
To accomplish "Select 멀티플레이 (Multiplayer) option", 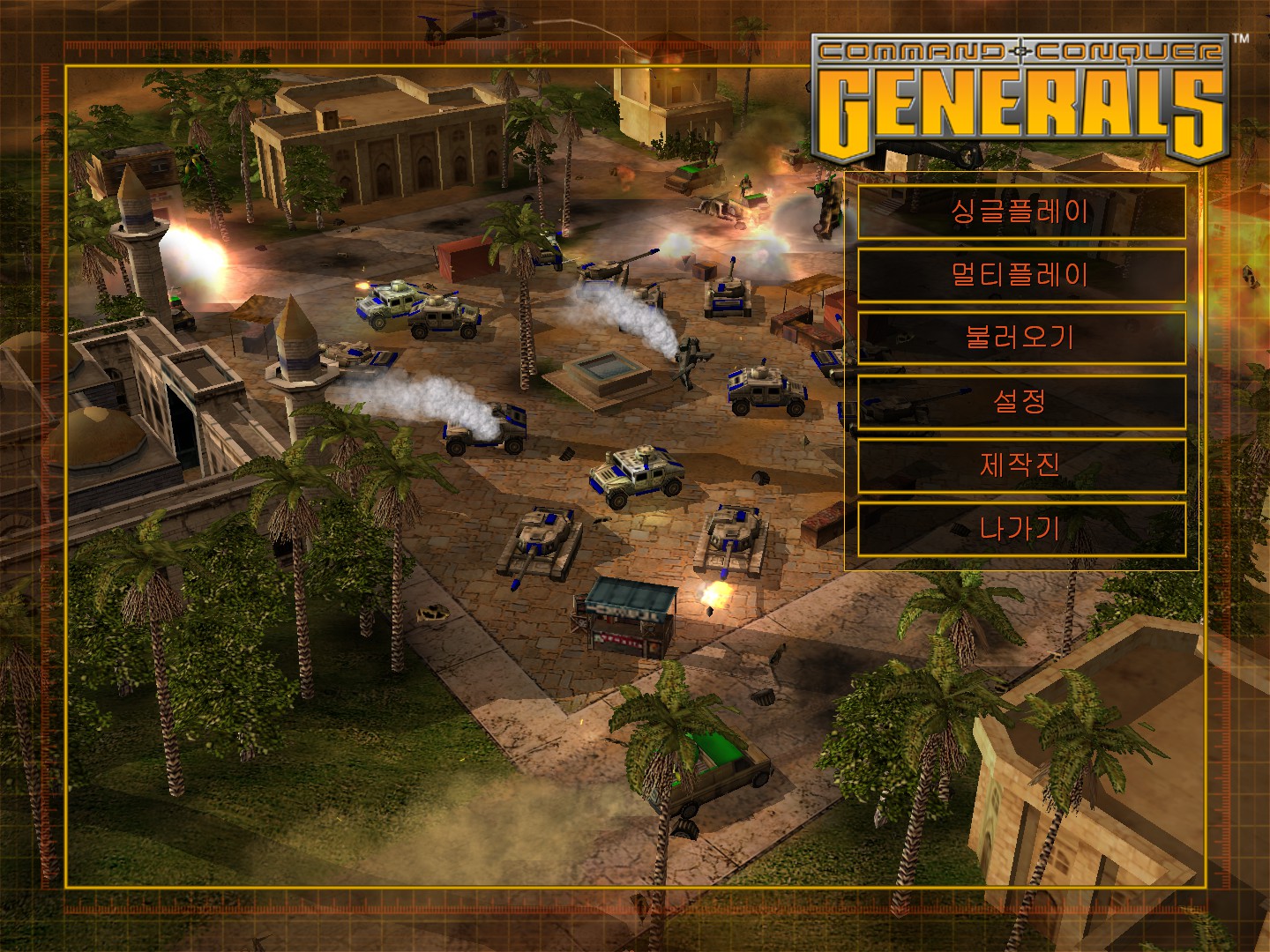I will 1021,275.
